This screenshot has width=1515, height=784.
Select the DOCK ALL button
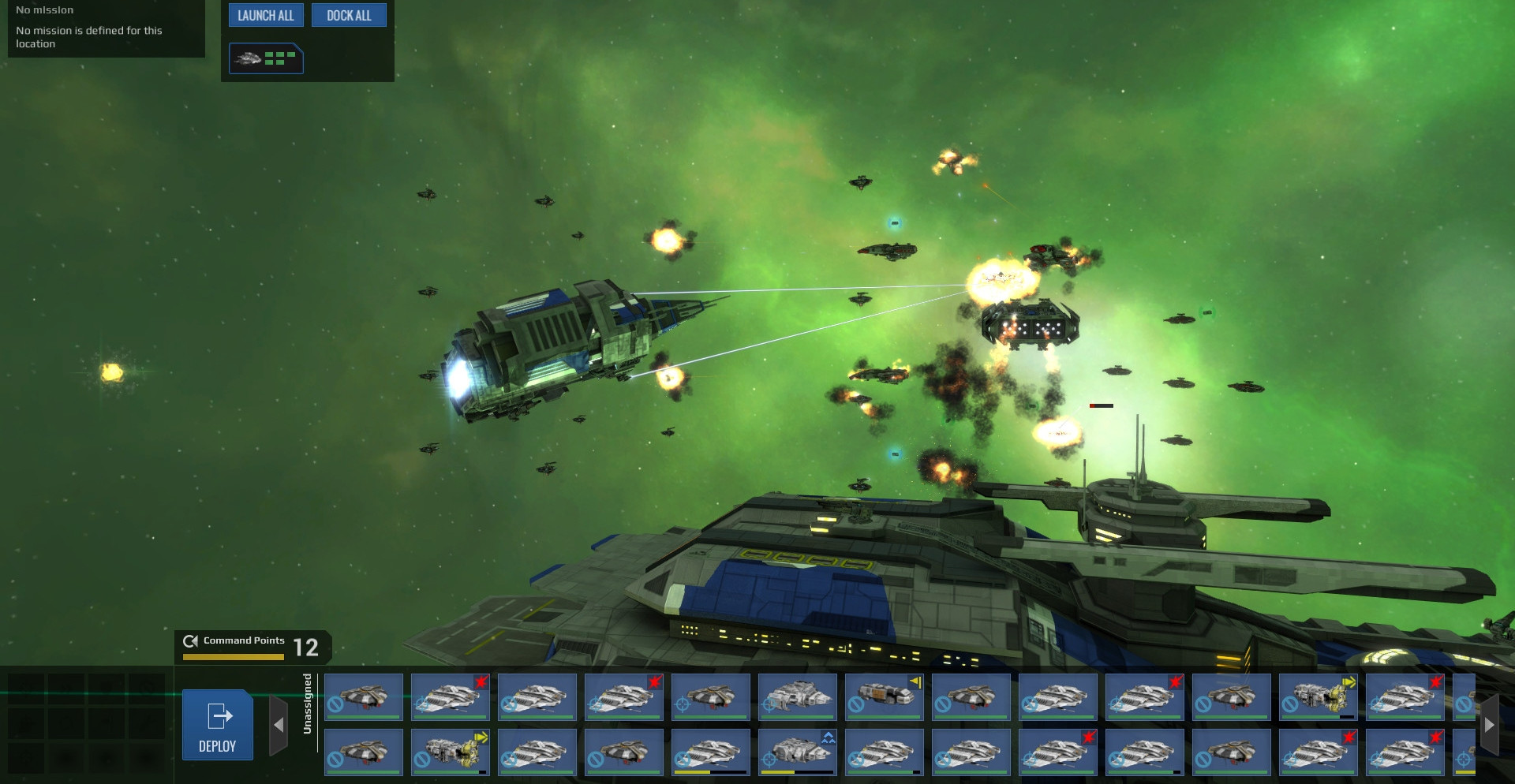click(349, 16)
